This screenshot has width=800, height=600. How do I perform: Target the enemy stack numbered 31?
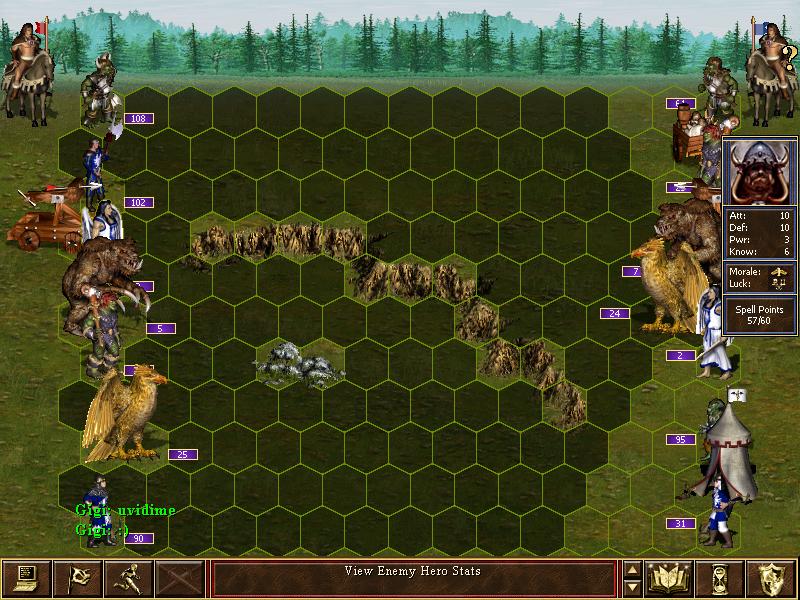point(716,510)
